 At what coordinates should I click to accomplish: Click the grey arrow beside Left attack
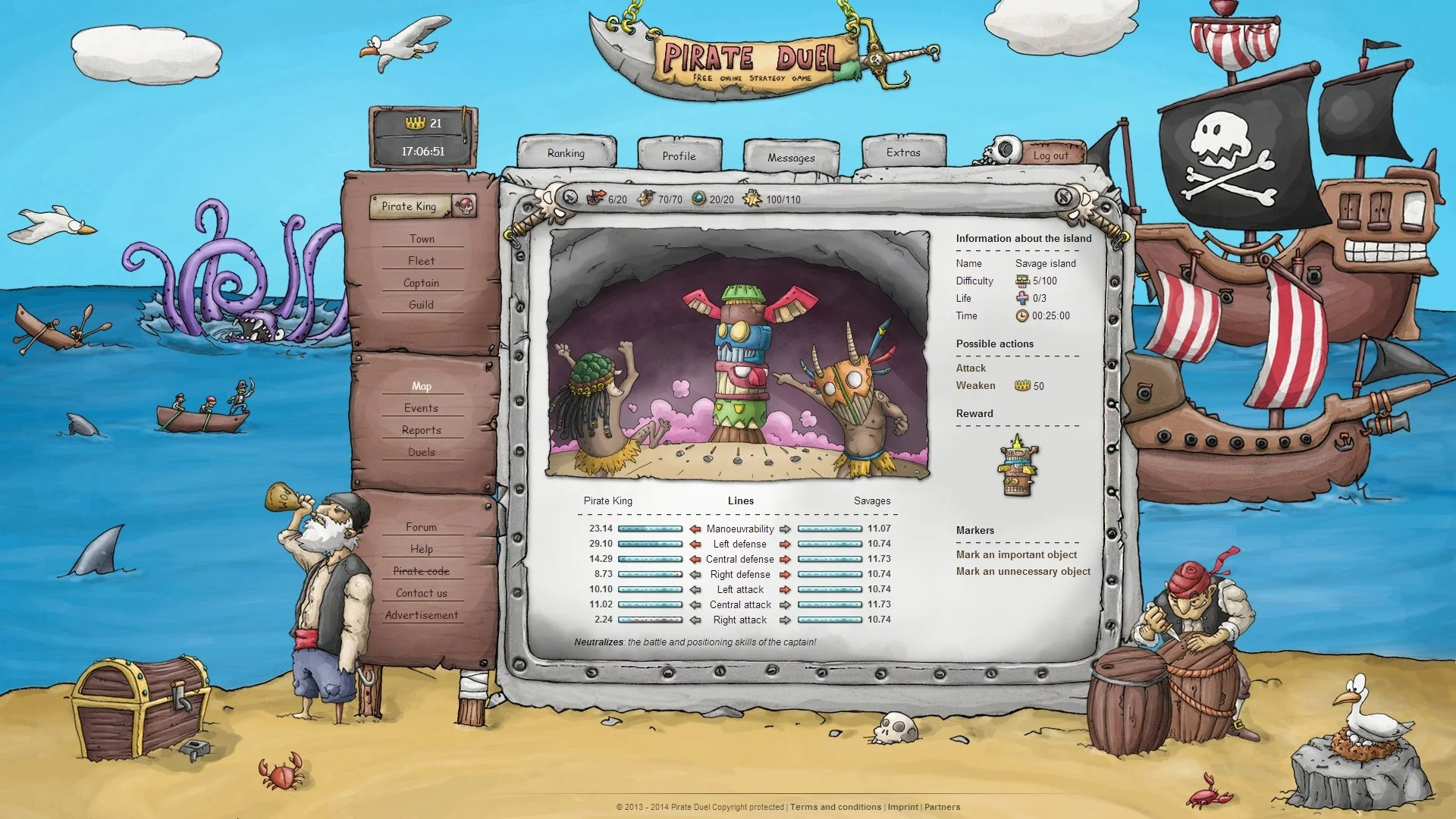coord(695,589)
